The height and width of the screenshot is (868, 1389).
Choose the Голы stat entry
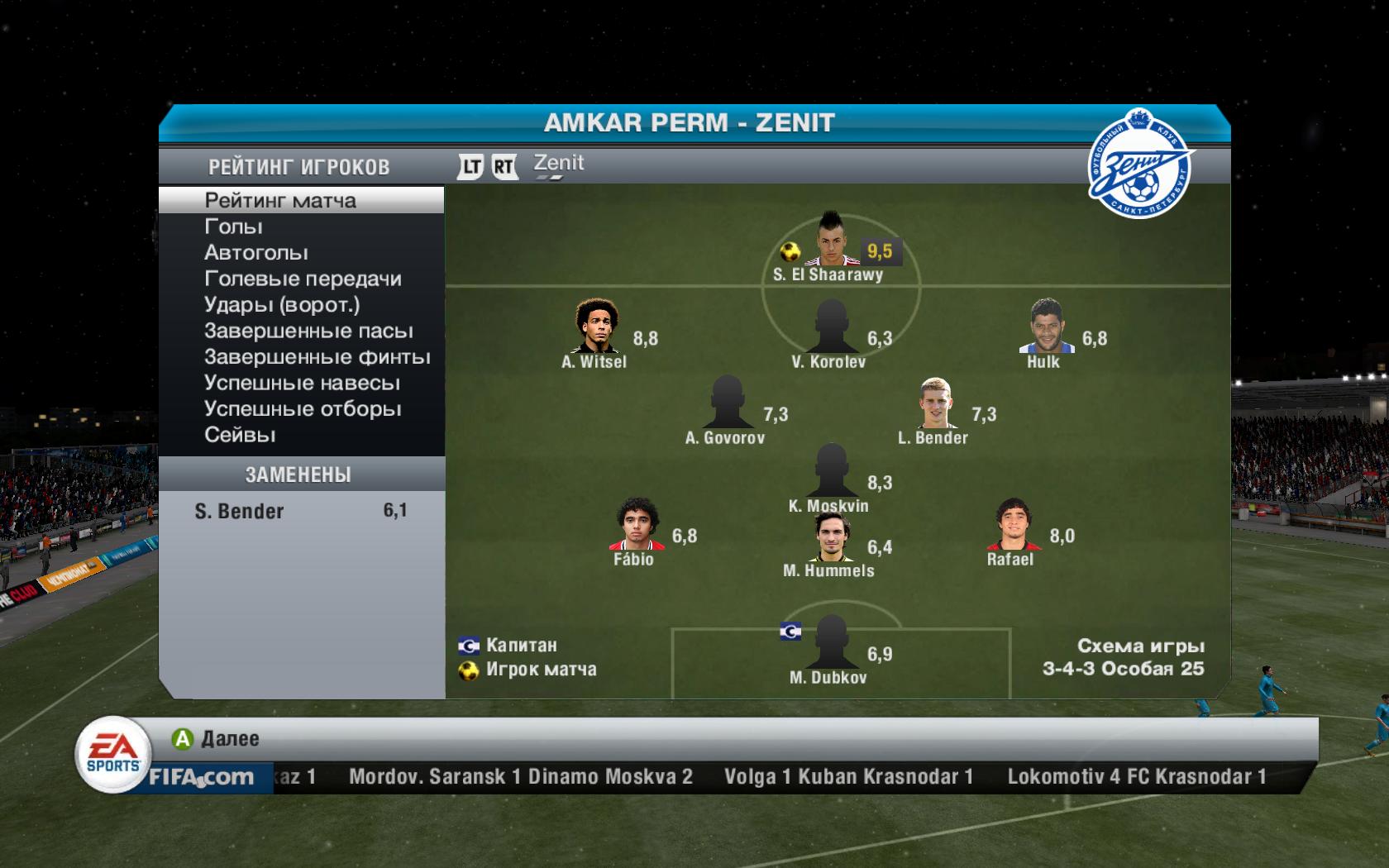tap(233, 227)
